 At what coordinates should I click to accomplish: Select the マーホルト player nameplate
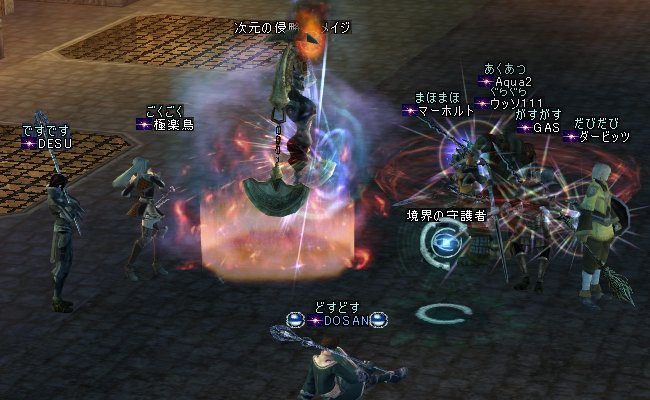[443, 111]
